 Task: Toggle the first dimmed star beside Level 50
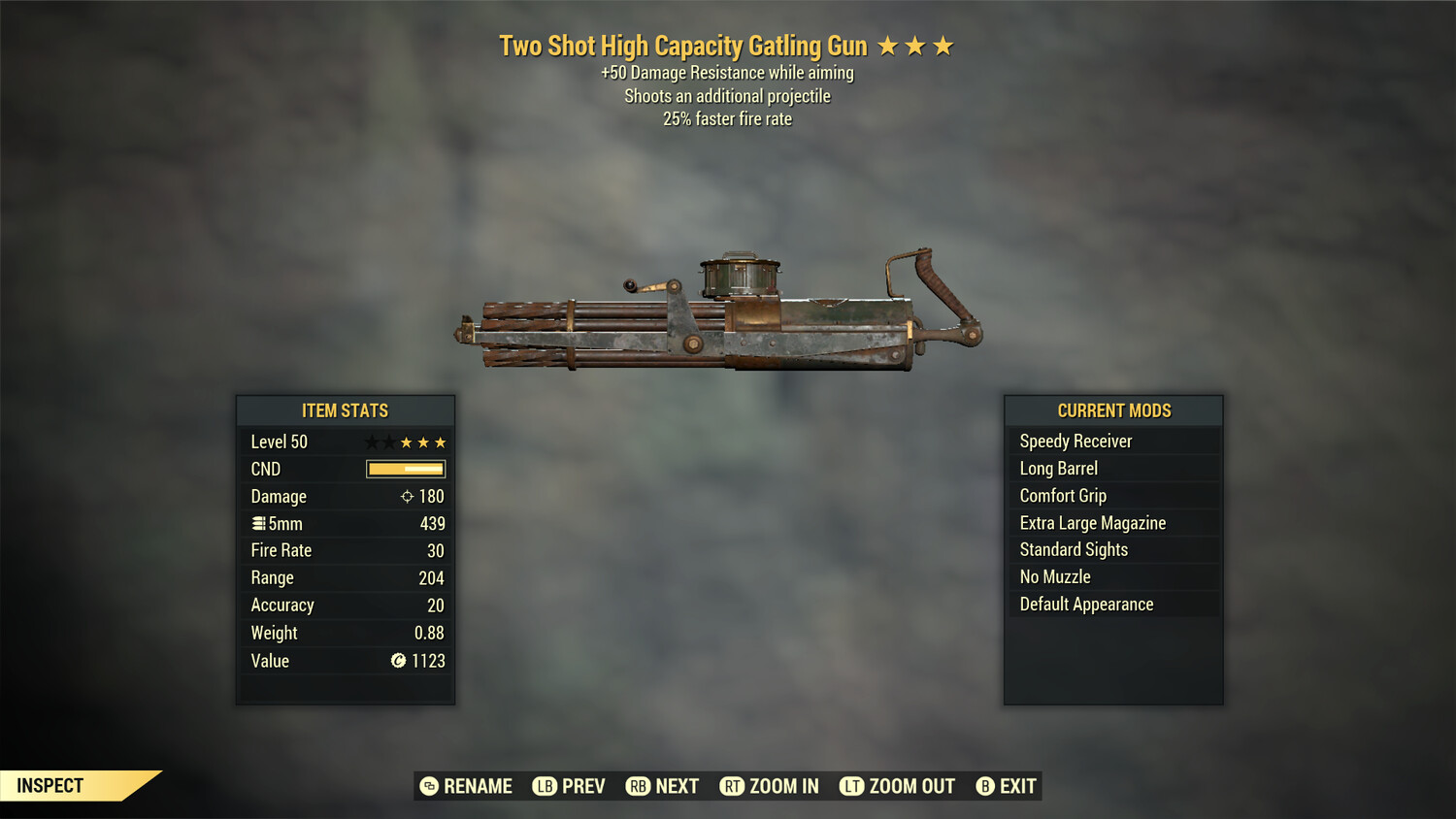(370, 442)
